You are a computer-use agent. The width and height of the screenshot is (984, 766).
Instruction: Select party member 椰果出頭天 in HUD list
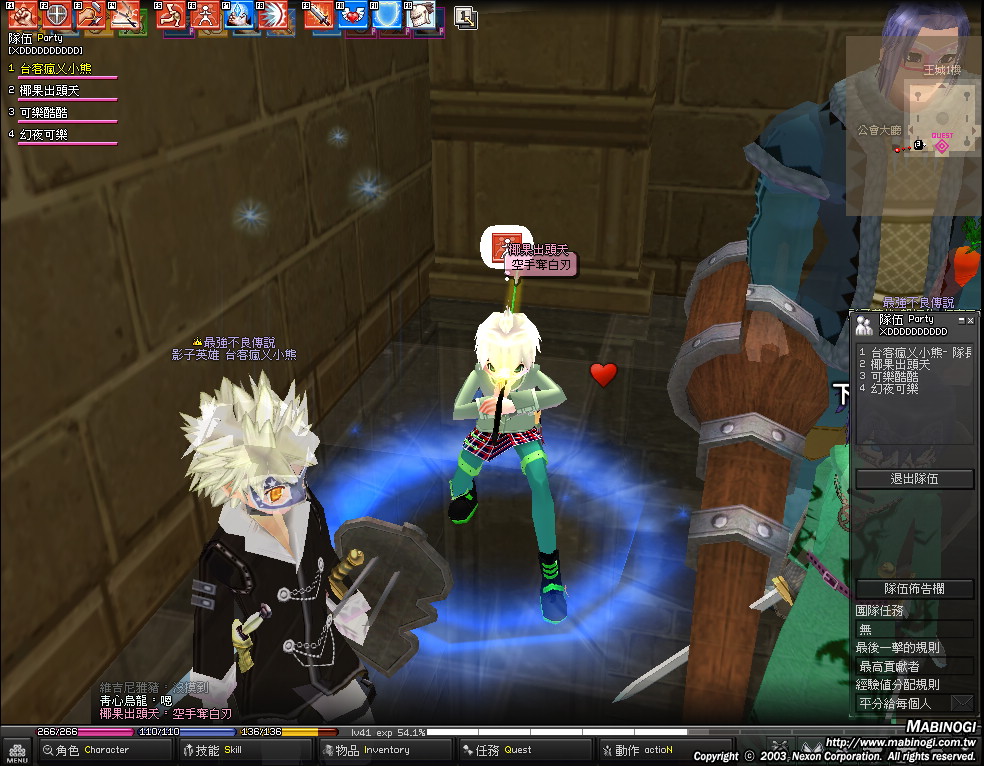pos(50,91)
